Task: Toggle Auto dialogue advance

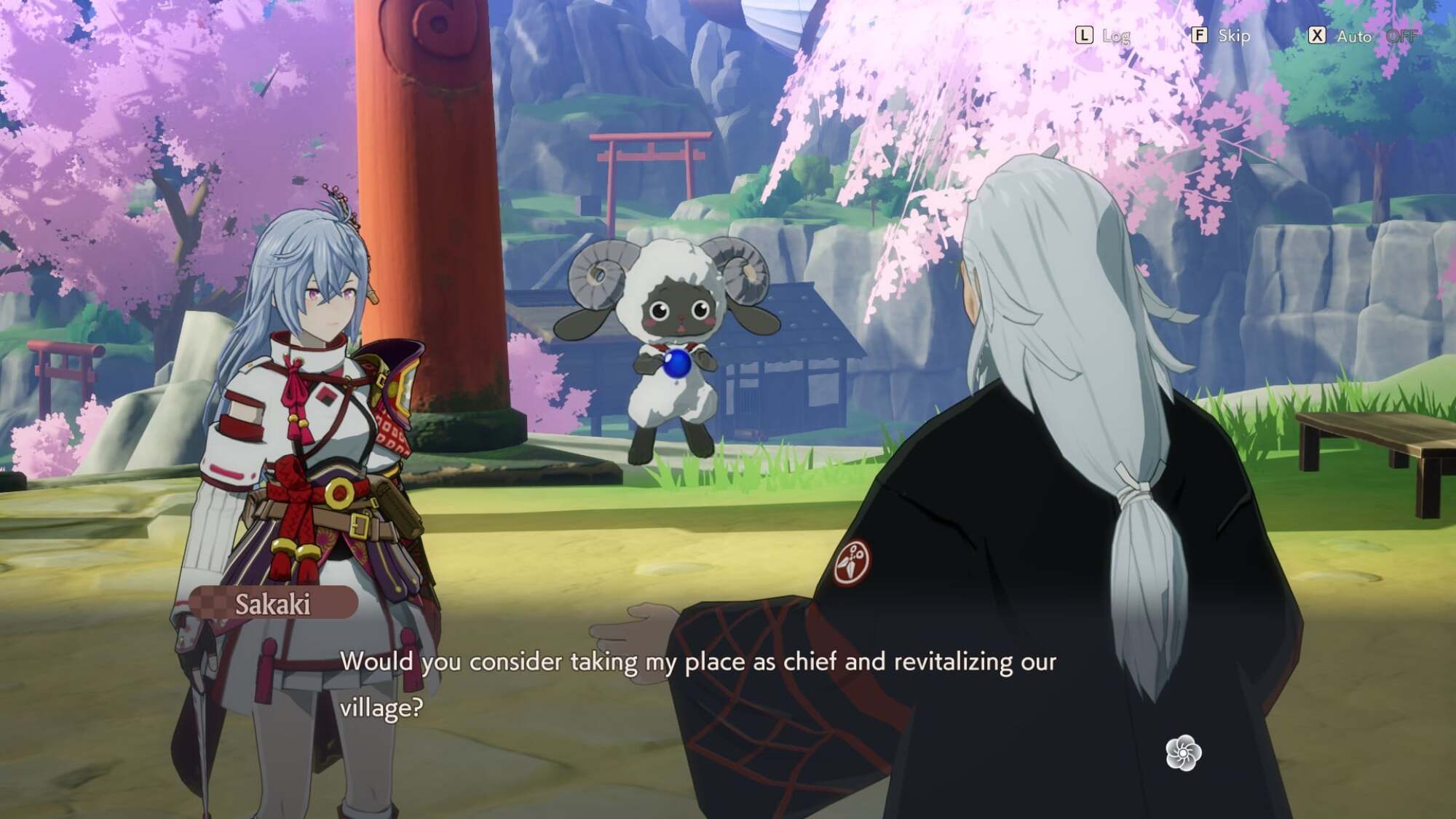Action: click(1353, 36)
